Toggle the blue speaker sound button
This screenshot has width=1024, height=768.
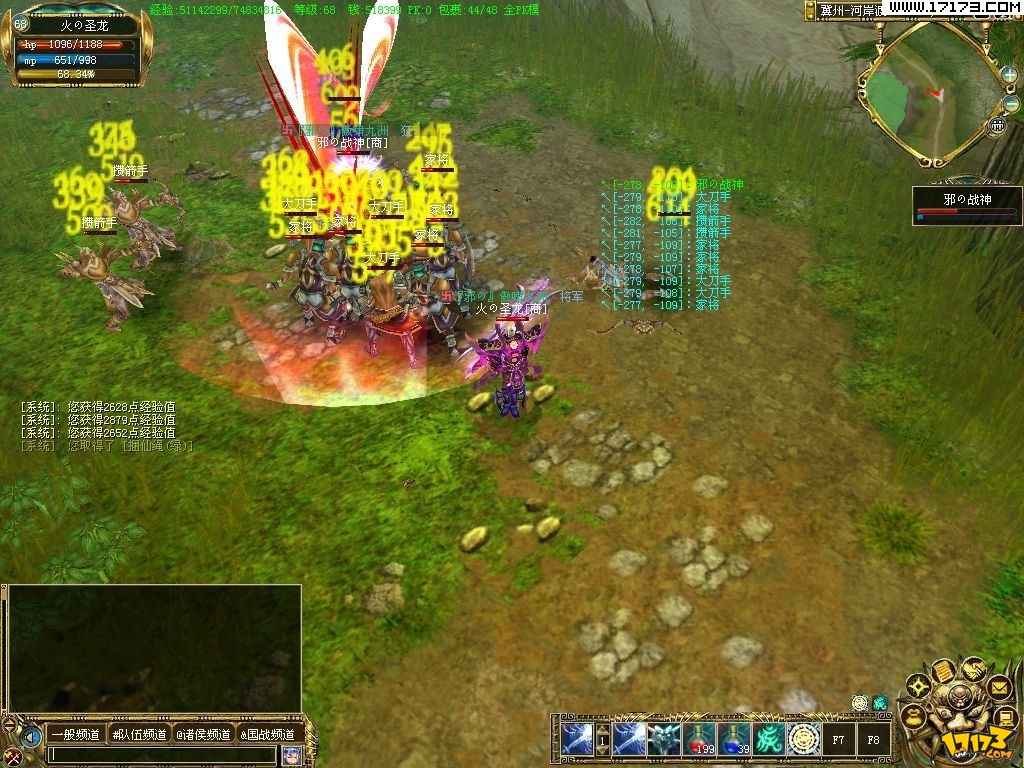30,737
